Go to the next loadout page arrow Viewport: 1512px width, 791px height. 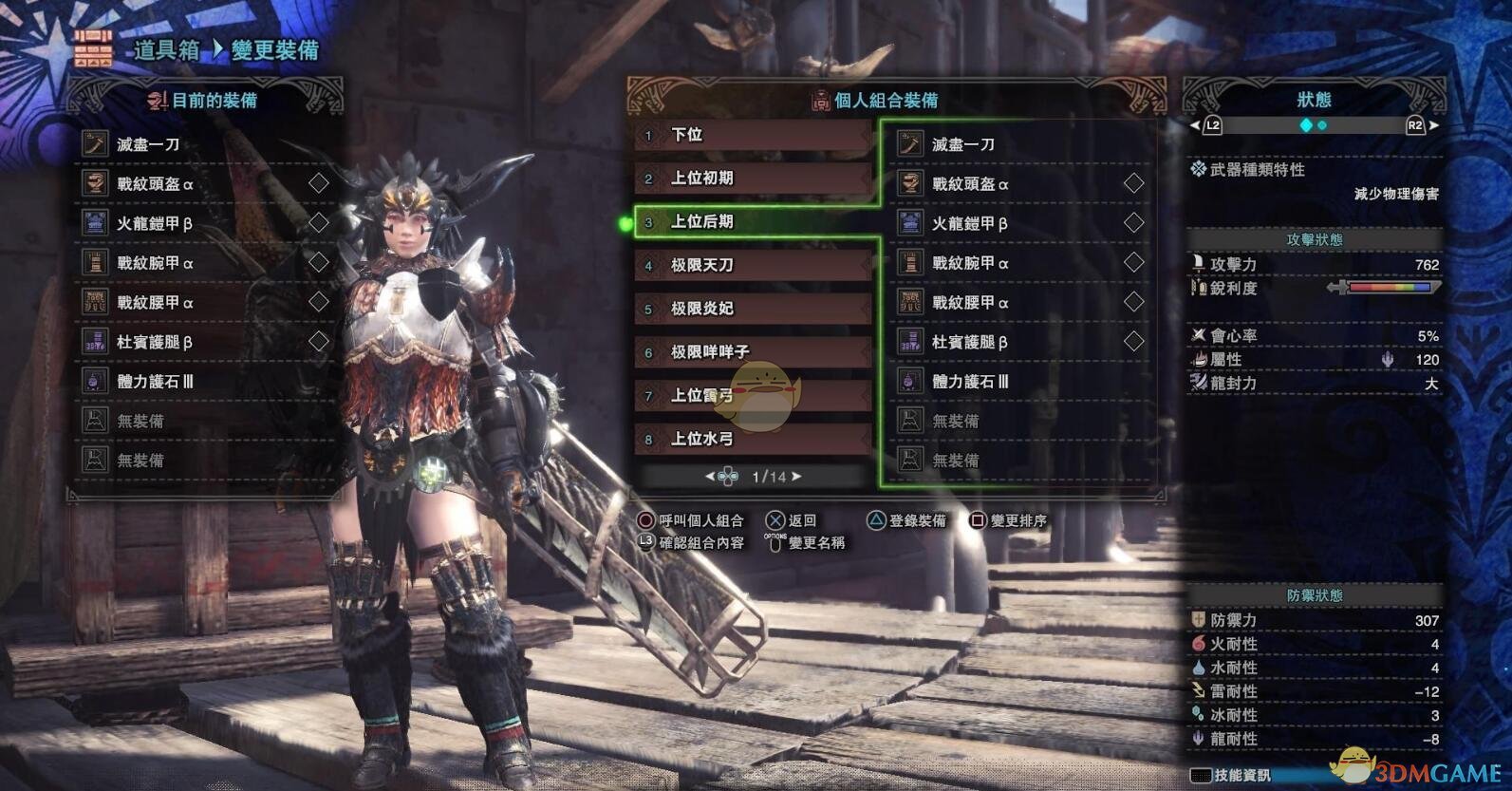click(x=796, y=477)
